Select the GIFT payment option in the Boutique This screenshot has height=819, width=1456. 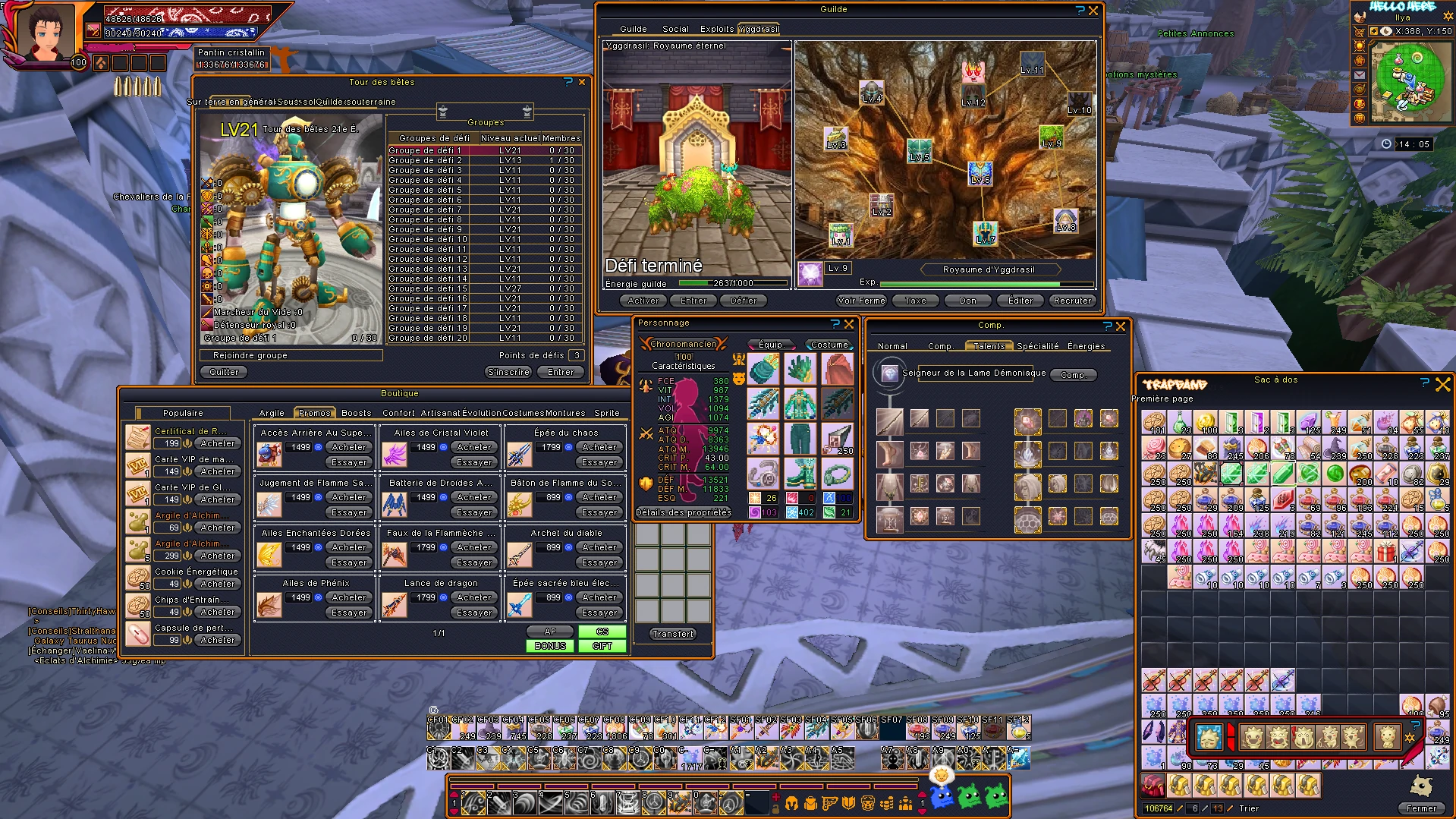point(602,645)
